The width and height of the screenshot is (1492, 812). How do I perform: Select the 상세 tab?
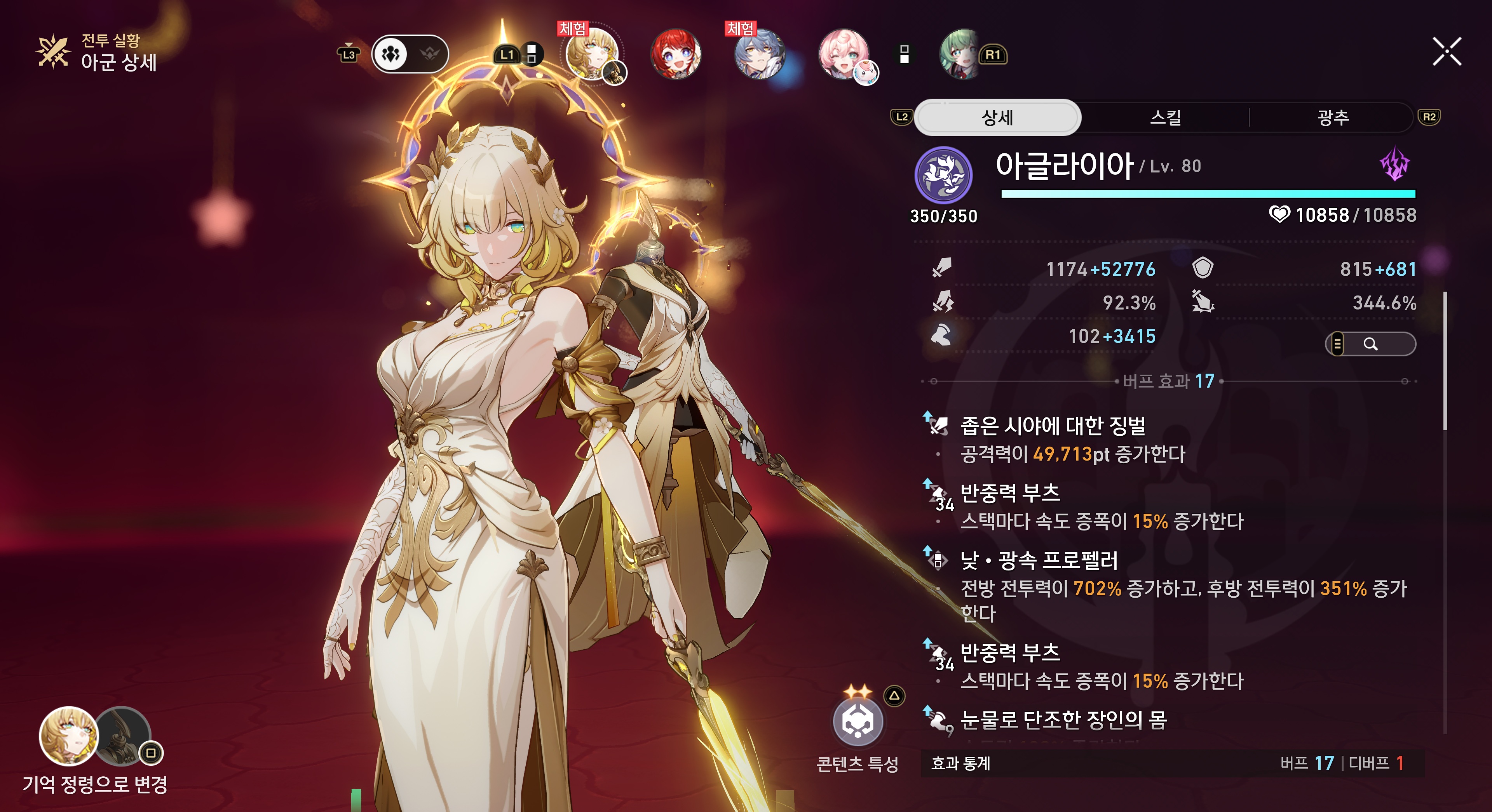tap(997, 118)
